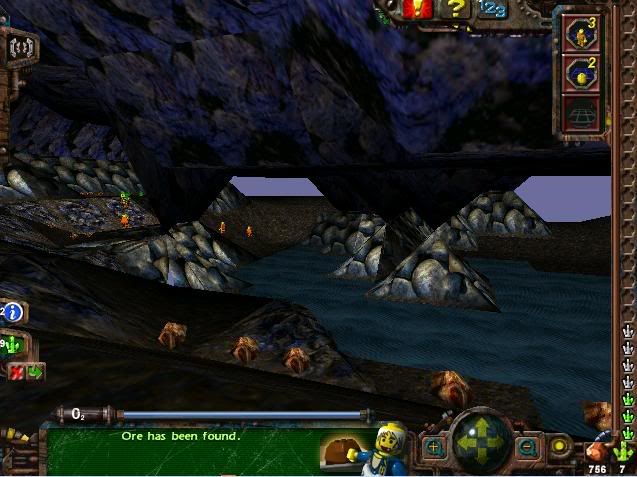
Task: Open the red exclamation priorities button
Action: 420,10
